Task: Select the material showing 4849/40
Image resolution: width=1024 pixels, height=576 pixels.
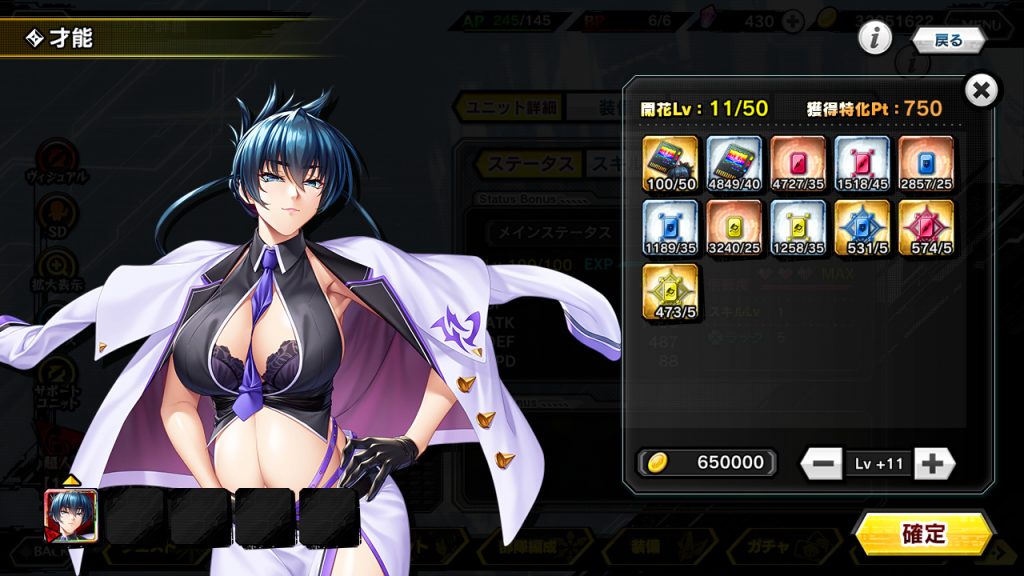Action: tap(734, 164)
